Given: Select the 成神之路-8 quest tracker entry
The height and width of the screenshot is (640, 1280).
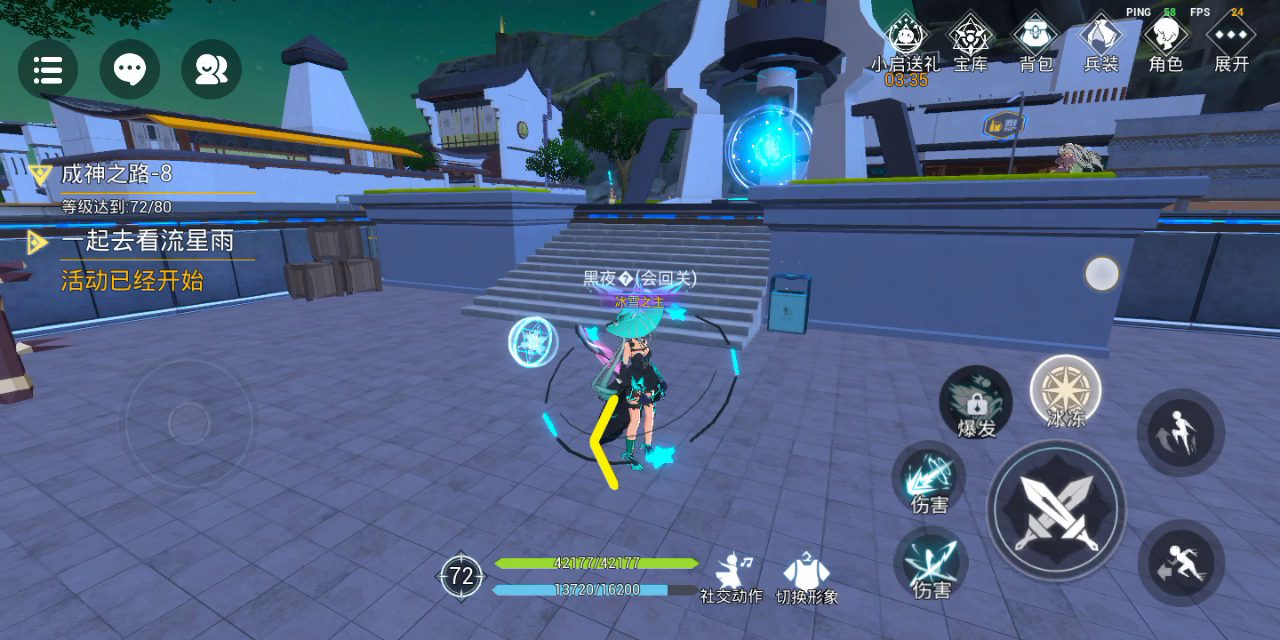Looking at the screenshot, I should click(116, 174).
